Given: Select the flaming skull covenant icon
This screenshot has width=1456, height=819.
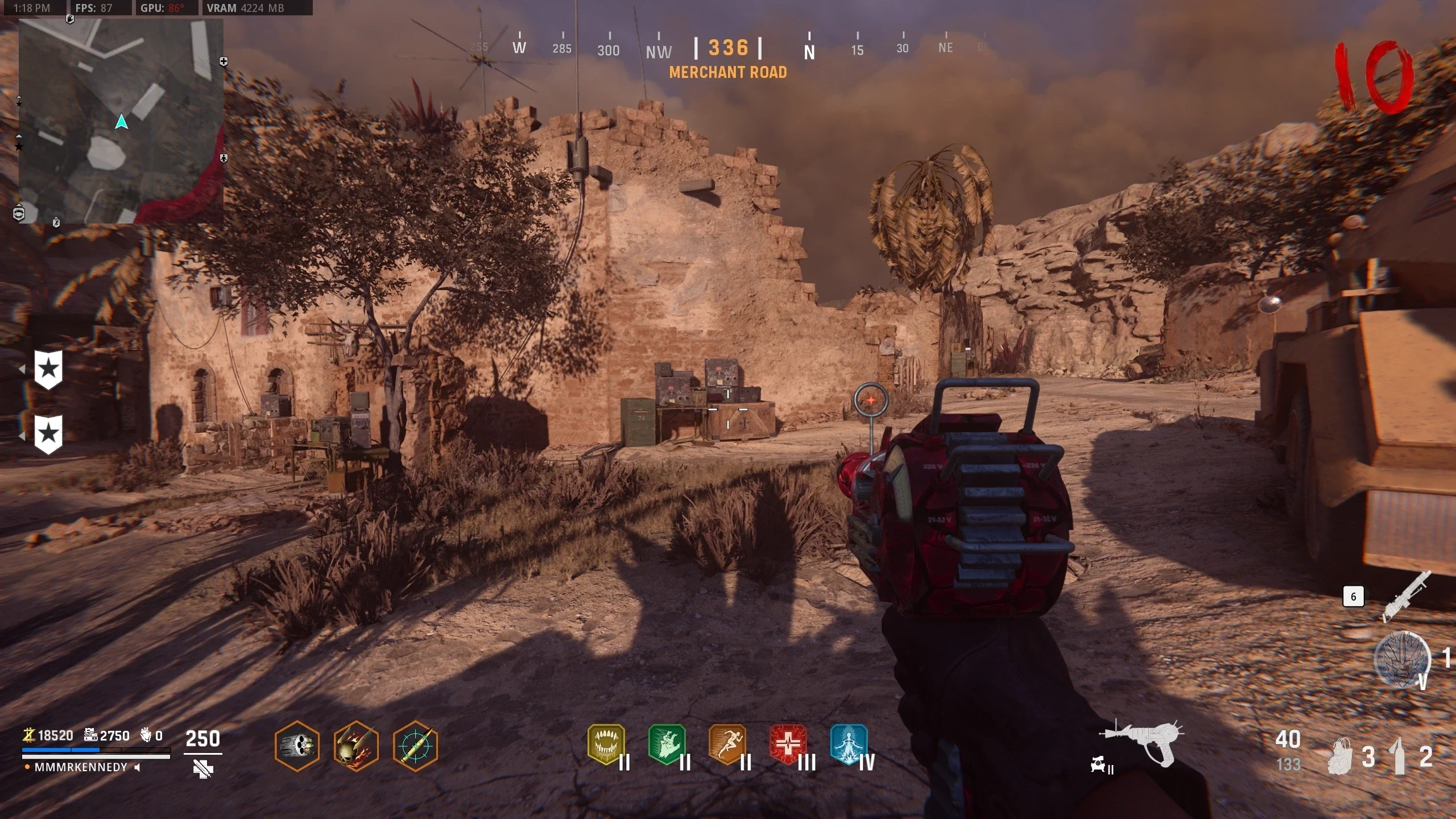Looking at the screenshot, I should click(356, 746).
